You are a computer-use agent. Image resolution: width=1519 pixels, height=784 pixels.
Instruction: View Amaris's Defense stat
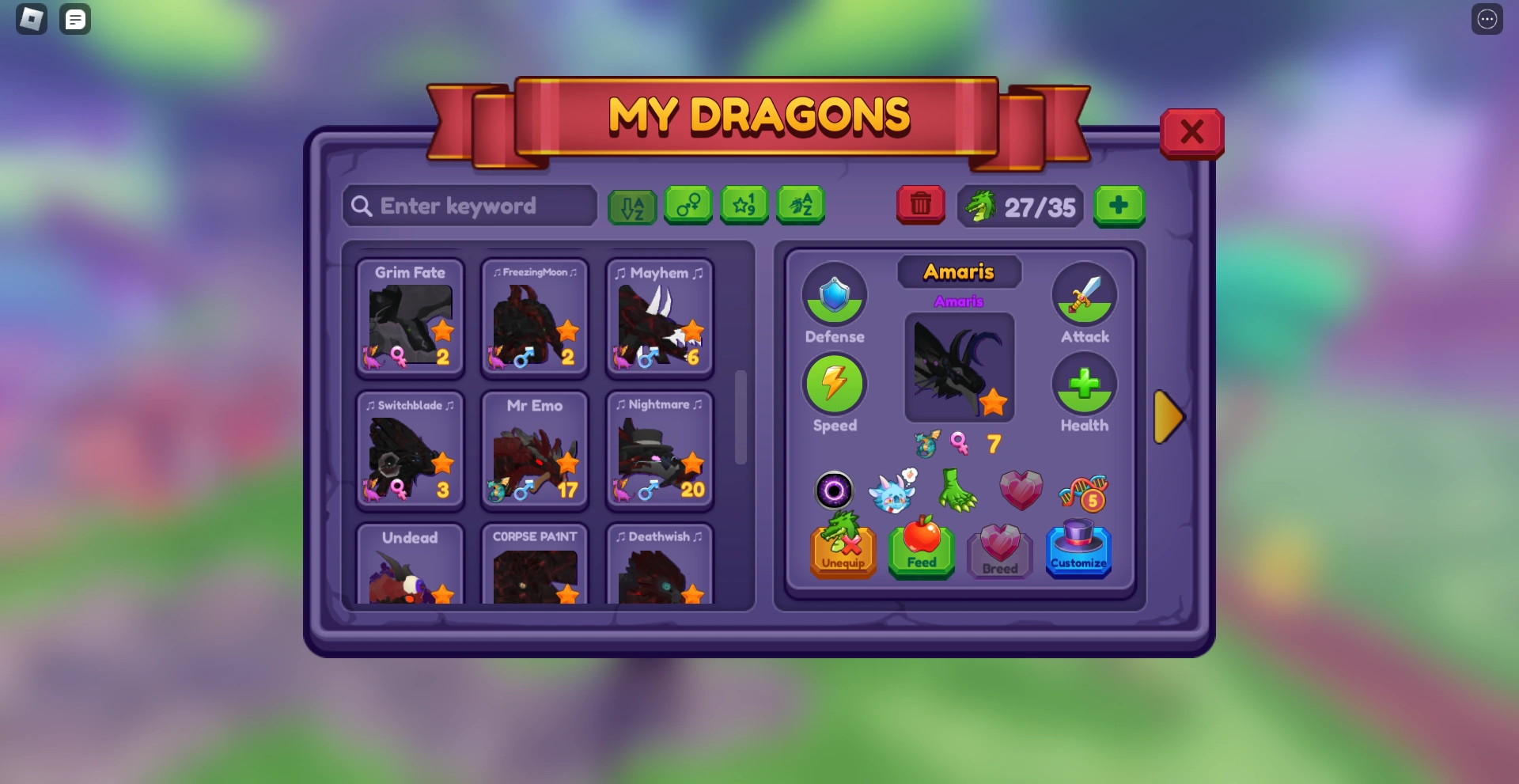835,297
